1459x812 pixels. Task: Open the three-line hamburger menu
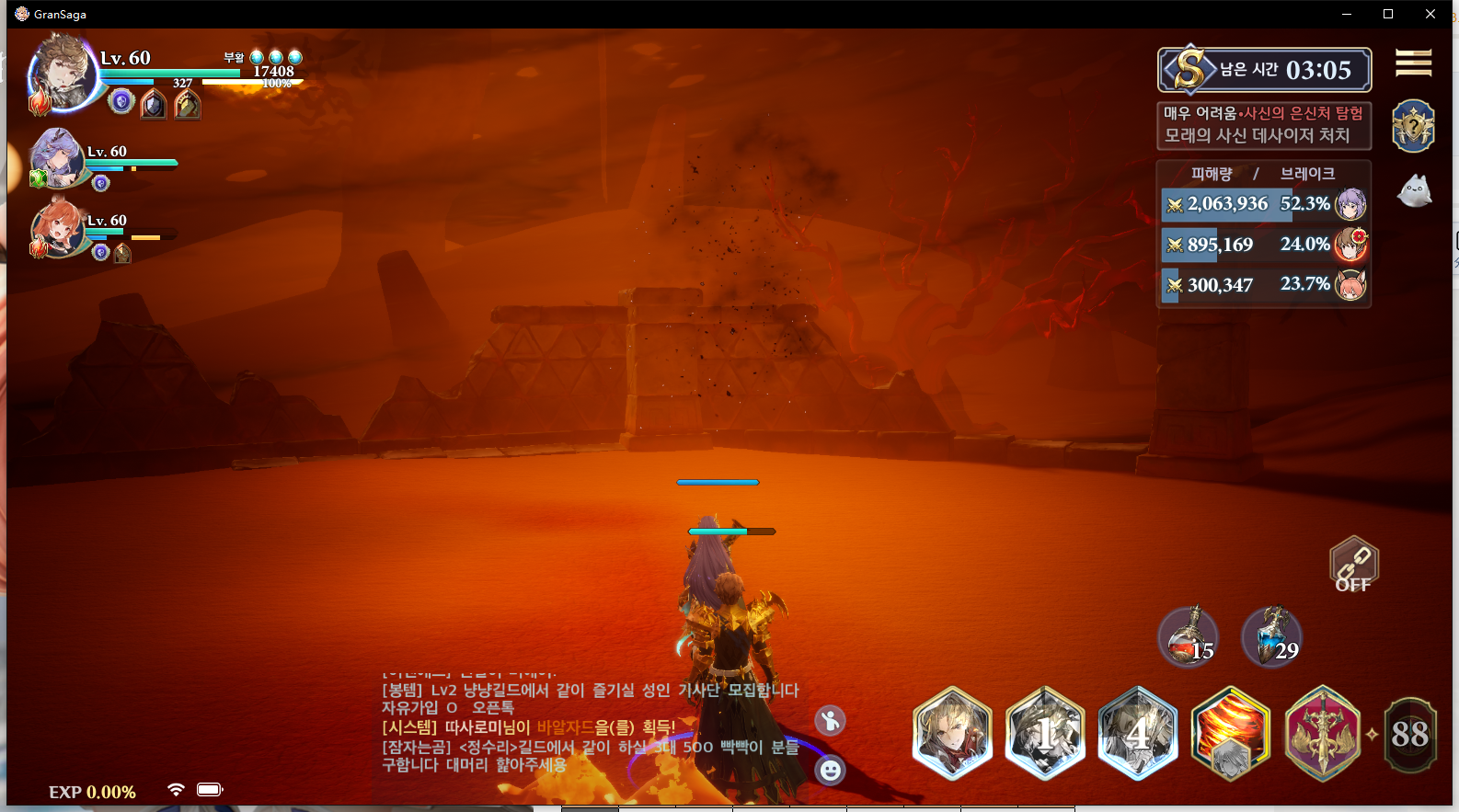coord(1413,63)
